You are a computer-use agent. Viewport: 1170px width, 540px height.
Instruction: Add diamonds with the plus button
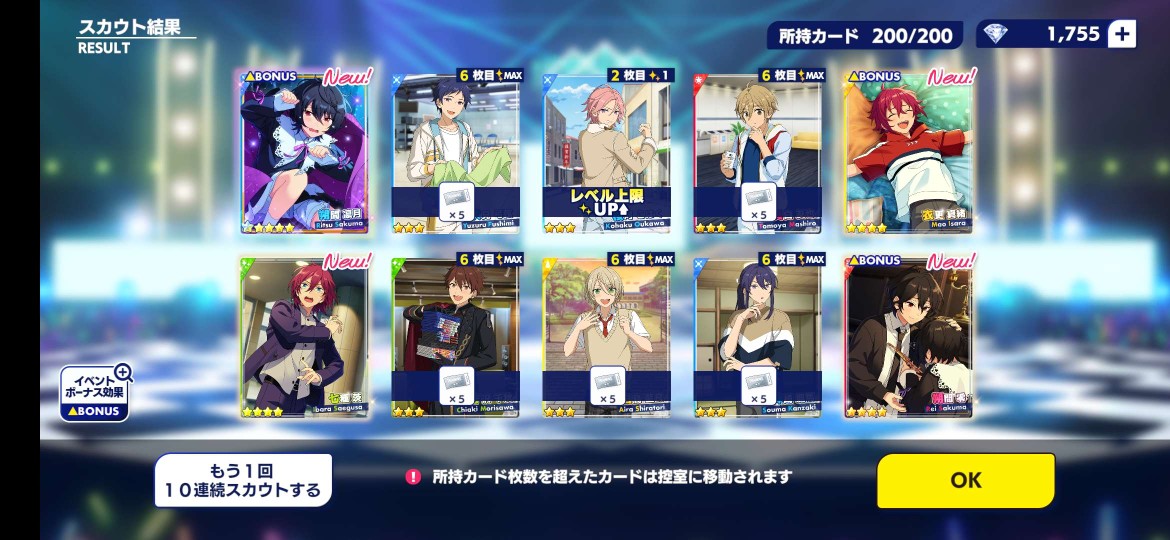tap(1122, 34)
